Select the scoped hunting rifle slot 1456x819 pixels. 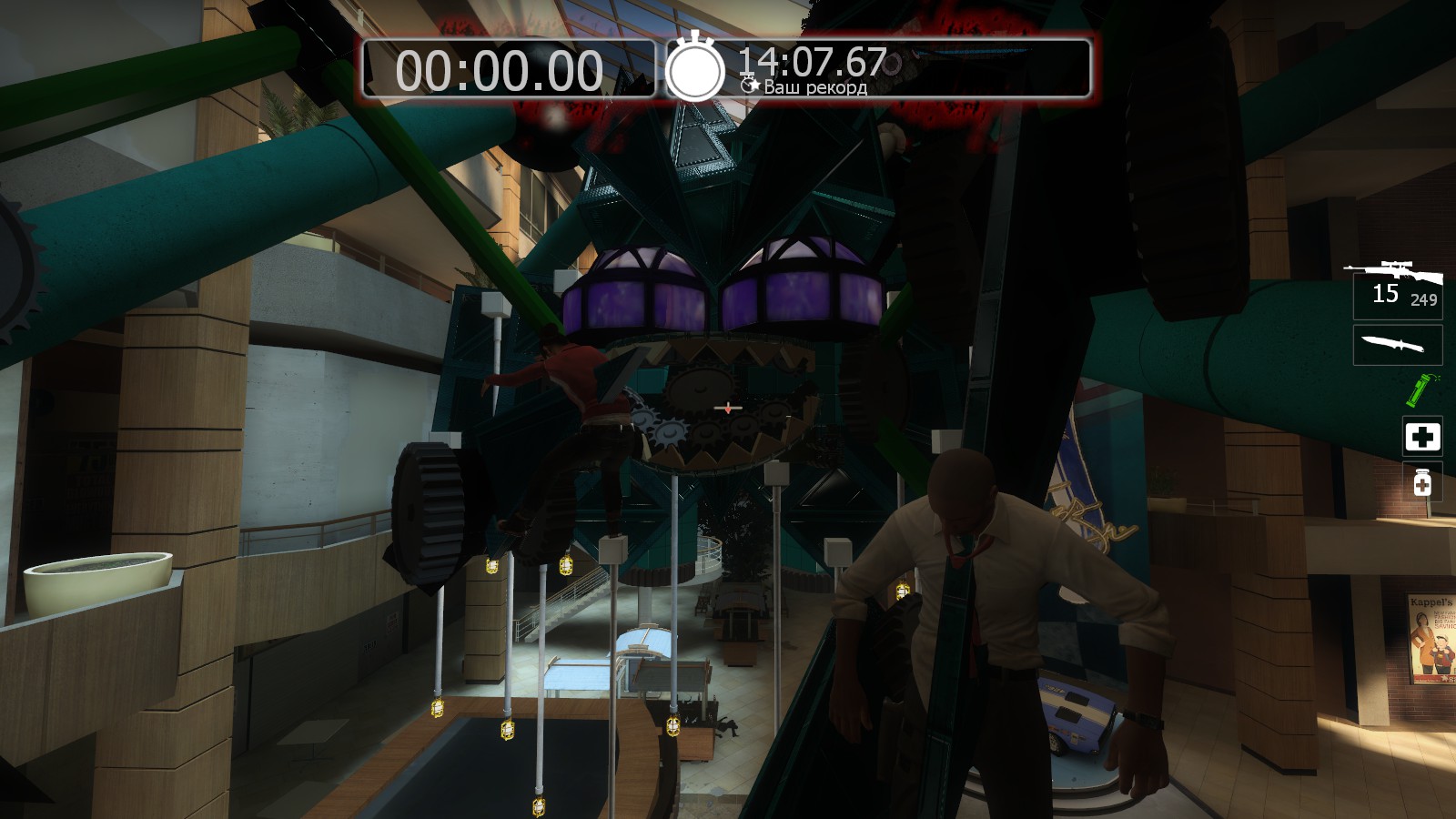pos(1396,288)
